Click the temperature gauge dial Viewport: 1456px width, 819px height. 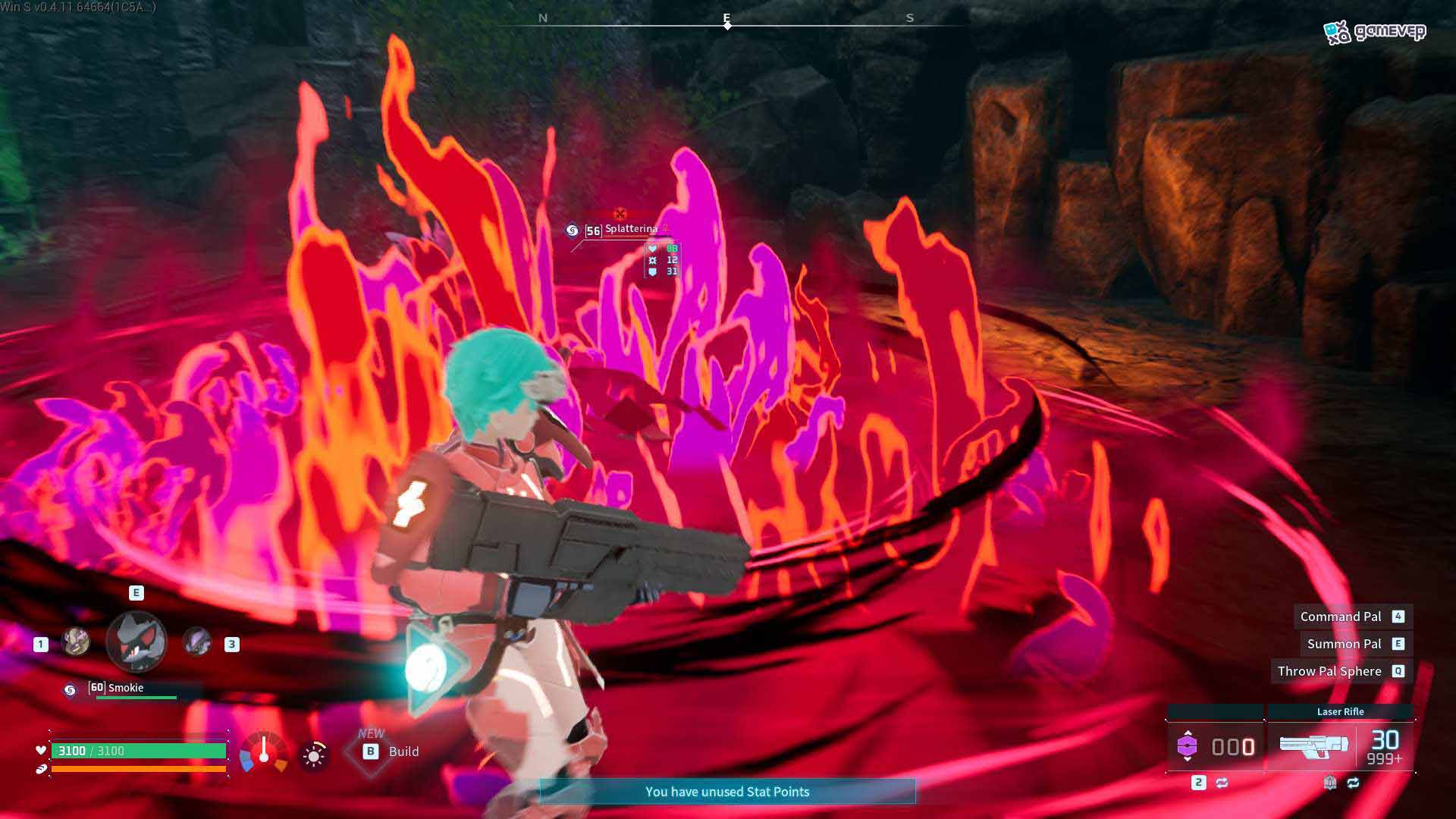click(264, 752)
